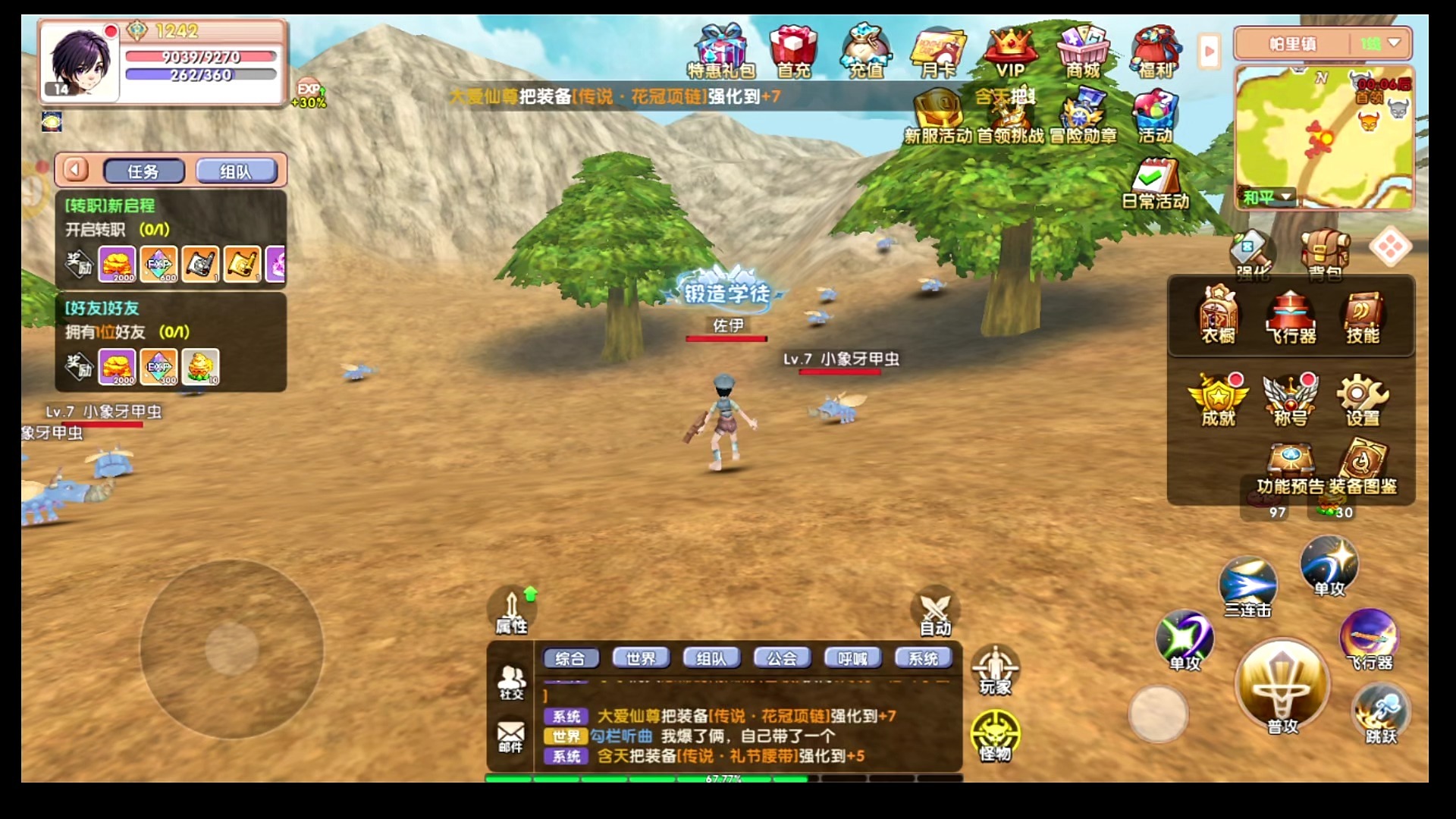
Task: Open the 任务 quest tab
Action: [x=143, y=171]
